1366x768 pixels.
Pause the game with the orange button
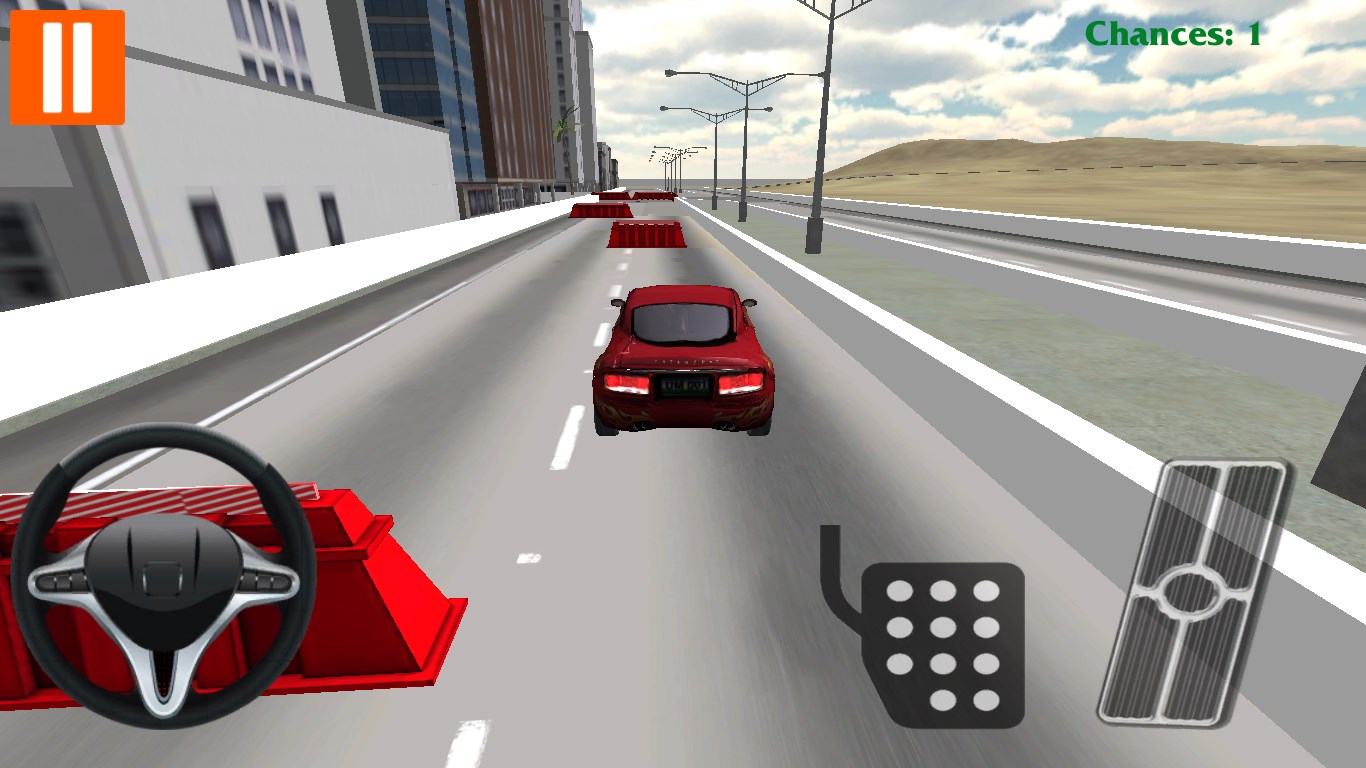tap(67, 67)
